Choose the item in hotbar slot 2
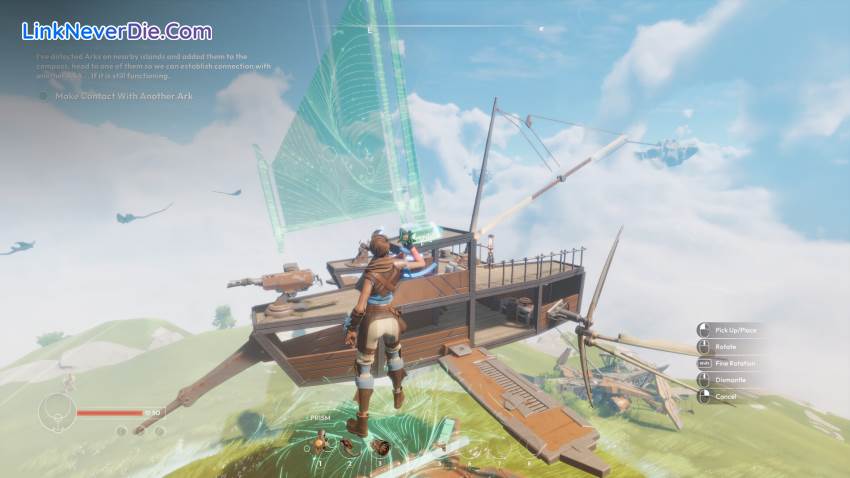 point(350,446)
